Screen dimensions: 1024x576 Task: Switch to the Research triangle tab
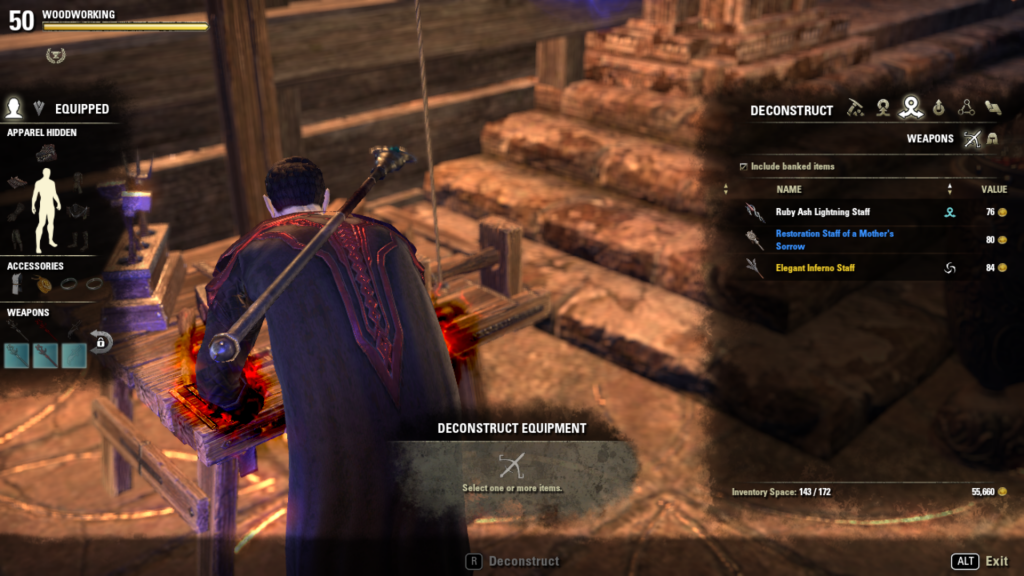965,109
